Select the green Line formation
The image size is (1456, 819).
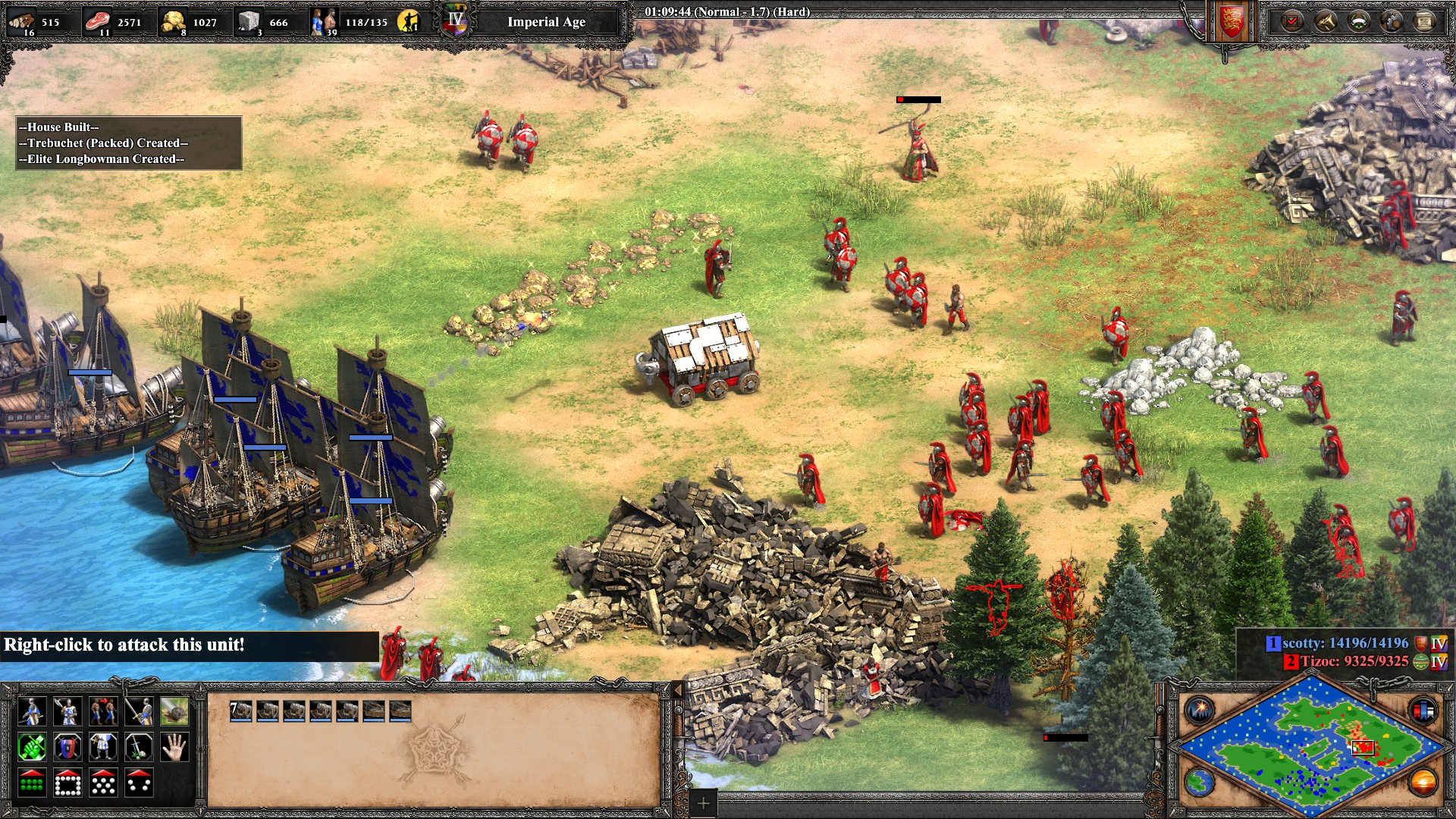click(x=32, y=783)
